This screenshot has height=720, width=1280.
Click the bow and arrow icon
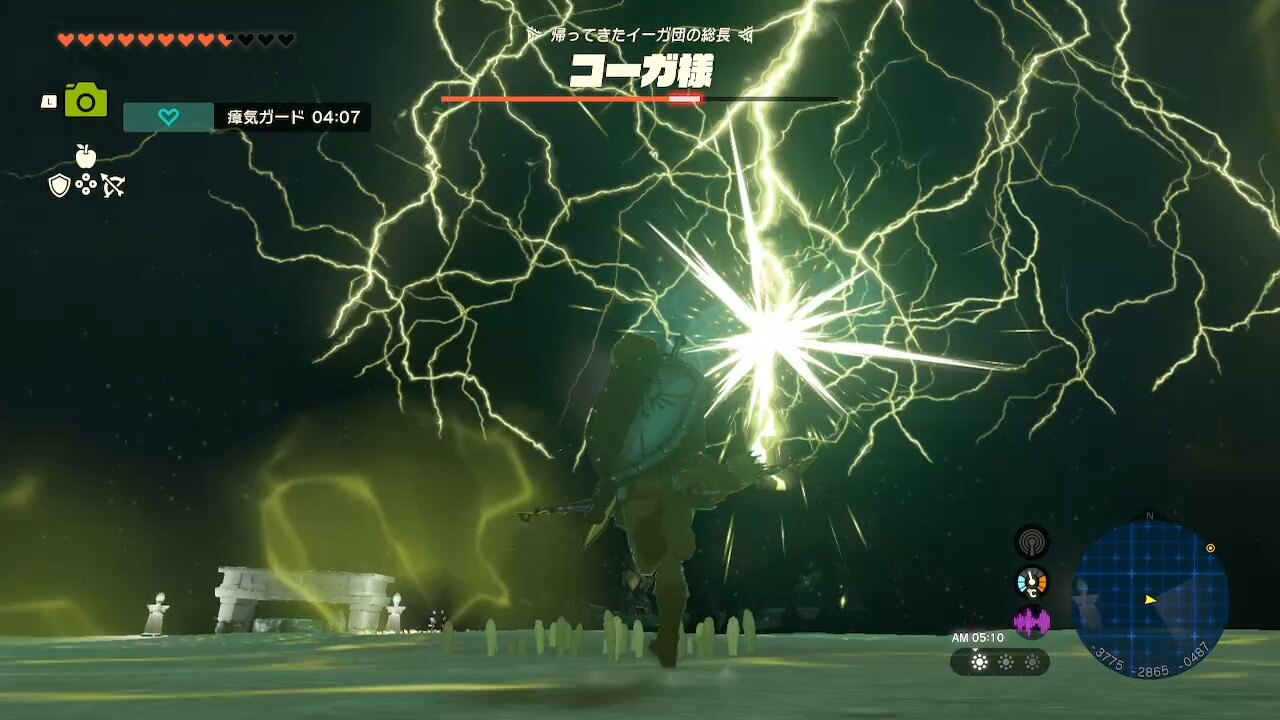click(112, 185)
